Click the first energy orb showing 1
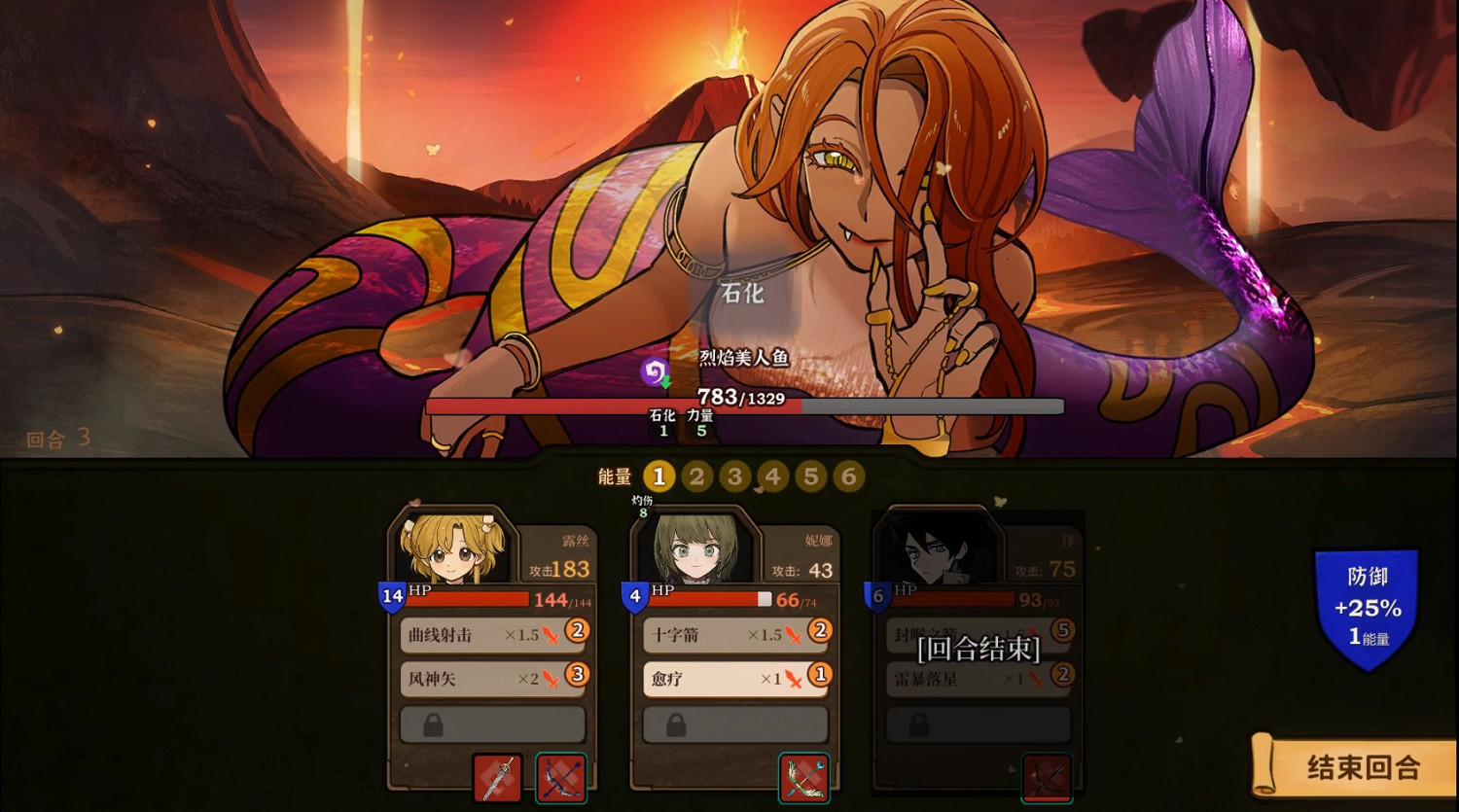This screenshot has height=812, width=1459. (x=659, y=477)
